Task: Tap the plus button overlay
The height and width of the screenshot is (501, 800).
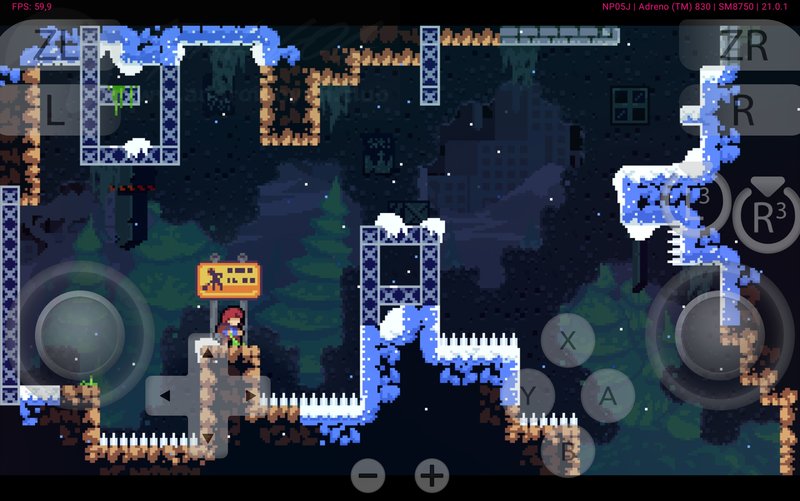Action: pos(432,475)
